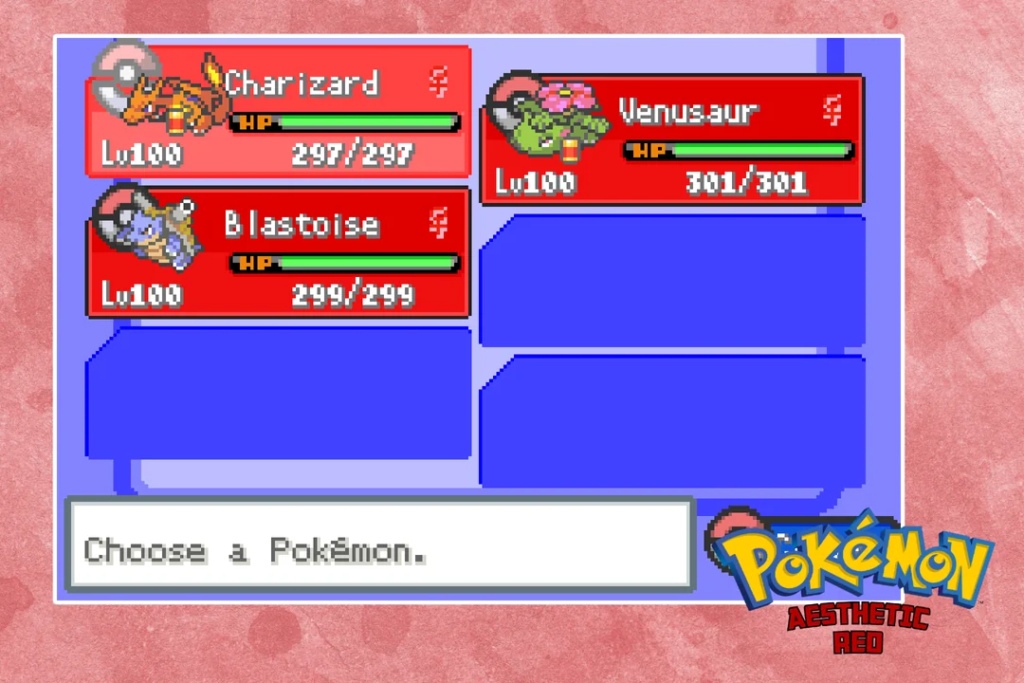Viewport: 1024px width, 683px height.
Task: Select Charizard from the party
Action: 279,112
